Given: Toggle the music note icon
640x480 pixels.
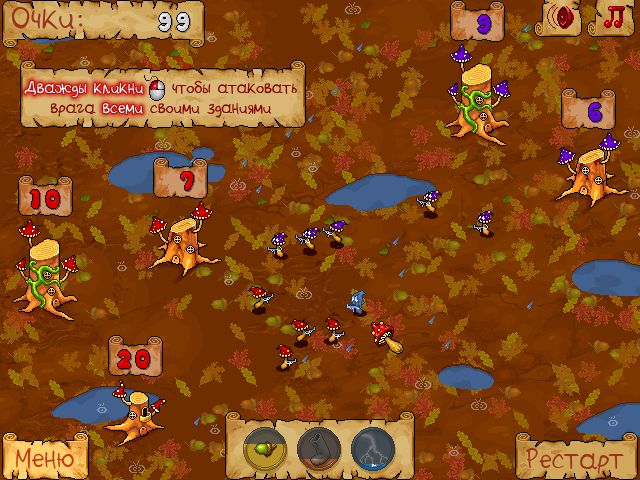Looking at the screenshot, I should point(611,17).
